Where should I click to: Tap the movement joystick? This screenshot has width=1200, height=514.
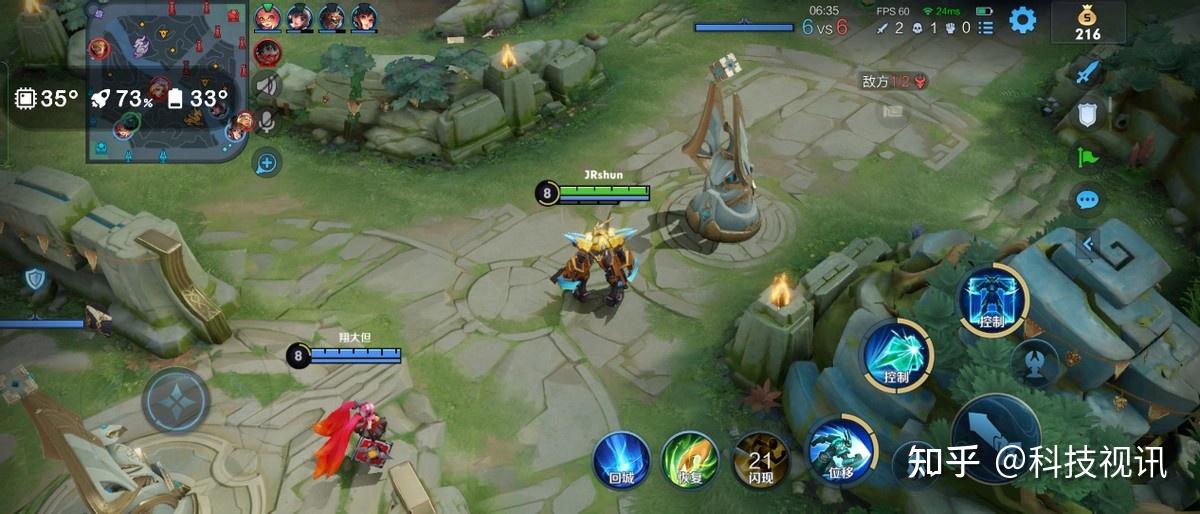pyautogui.click(x=175, y=400)
